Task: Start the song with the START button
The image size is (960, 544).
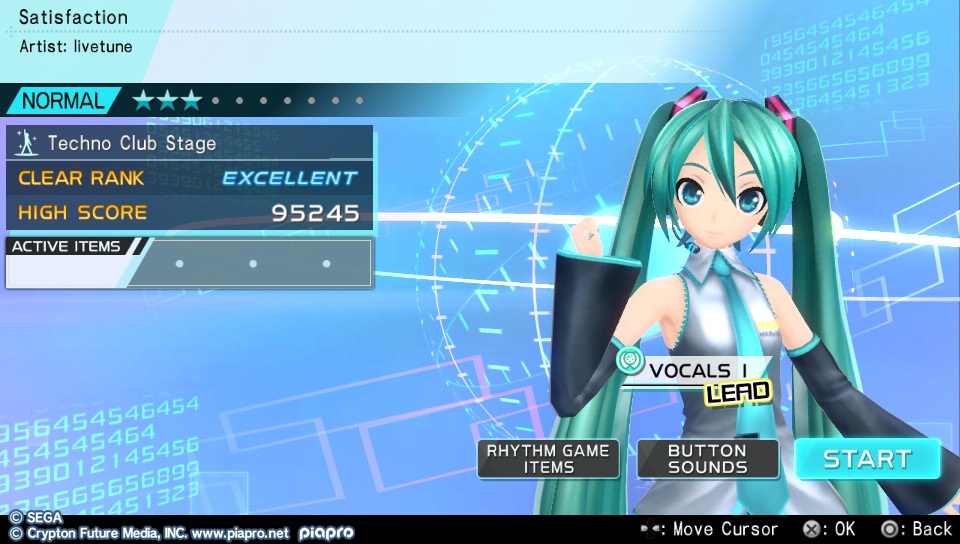Action: tap(867, 459)
